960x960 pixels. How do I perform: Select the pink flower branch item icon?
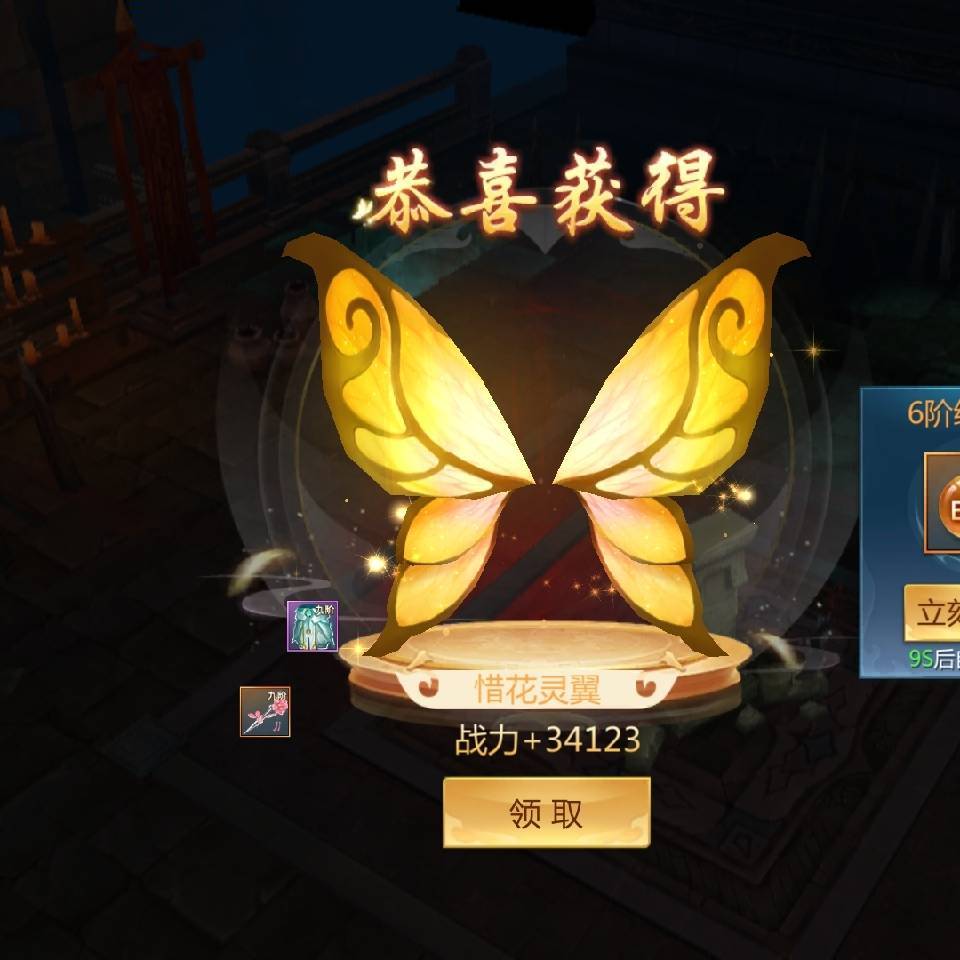(x=265, y=712)
